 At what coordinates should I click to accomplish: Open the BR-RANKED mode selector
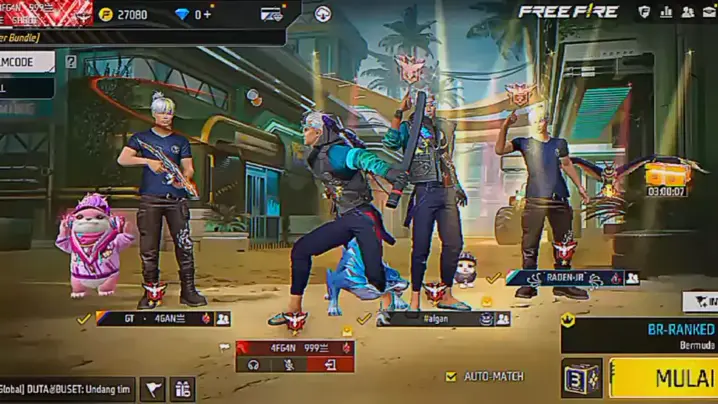(x=642, y=334)
